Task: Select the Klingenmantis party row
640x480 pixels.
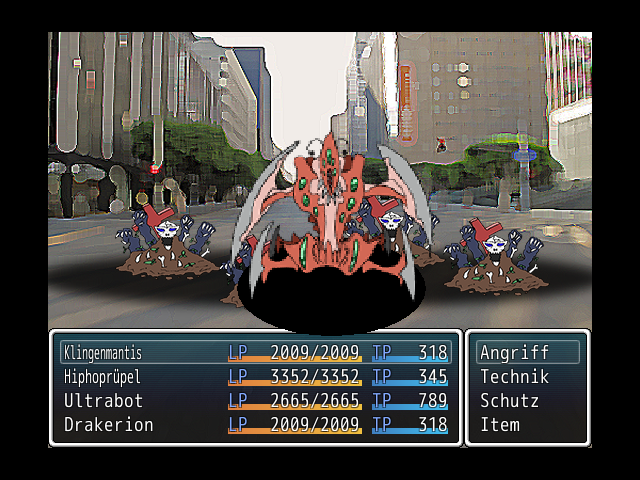Action: click(x=255, y=353)
